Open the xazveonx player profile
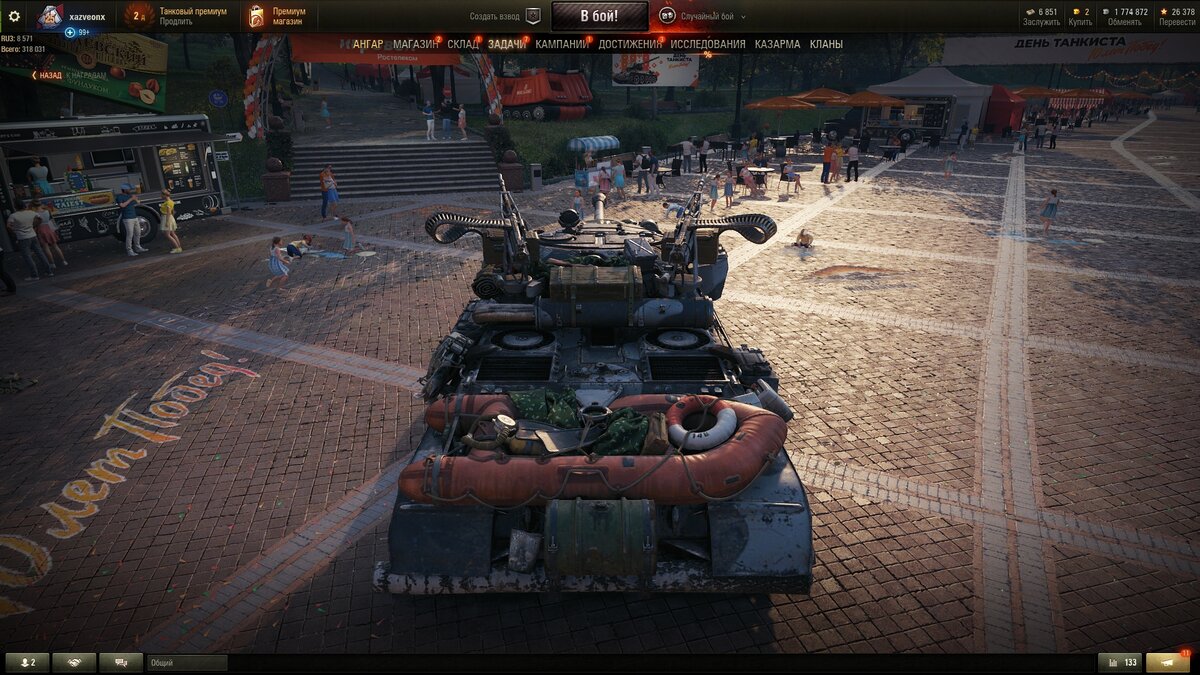The image size is (1200, 675). point(86,17)
